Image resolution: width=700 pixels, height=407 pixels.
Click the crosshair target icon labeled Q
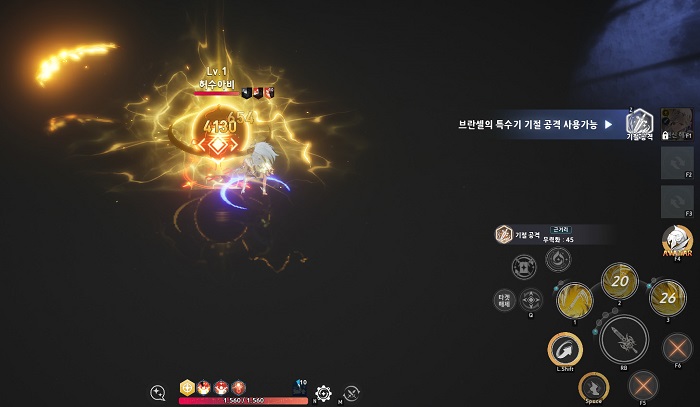532,299
